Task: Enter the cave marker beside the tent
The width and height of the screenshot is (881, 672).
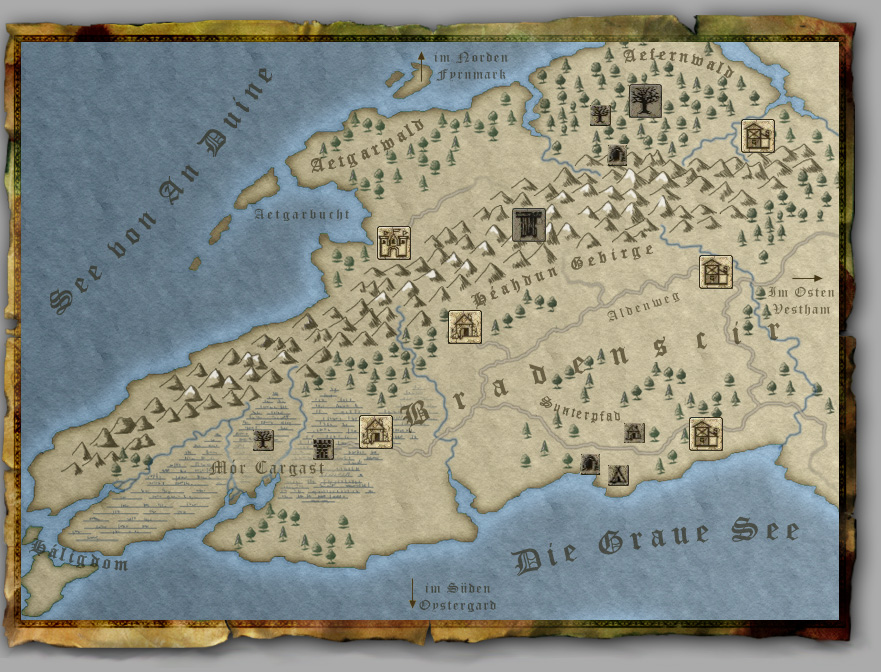Action: tap(591, 464)
